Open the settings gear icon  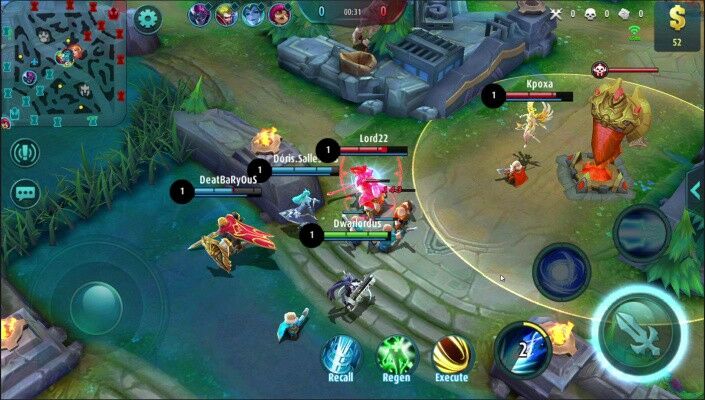point(148,19)
